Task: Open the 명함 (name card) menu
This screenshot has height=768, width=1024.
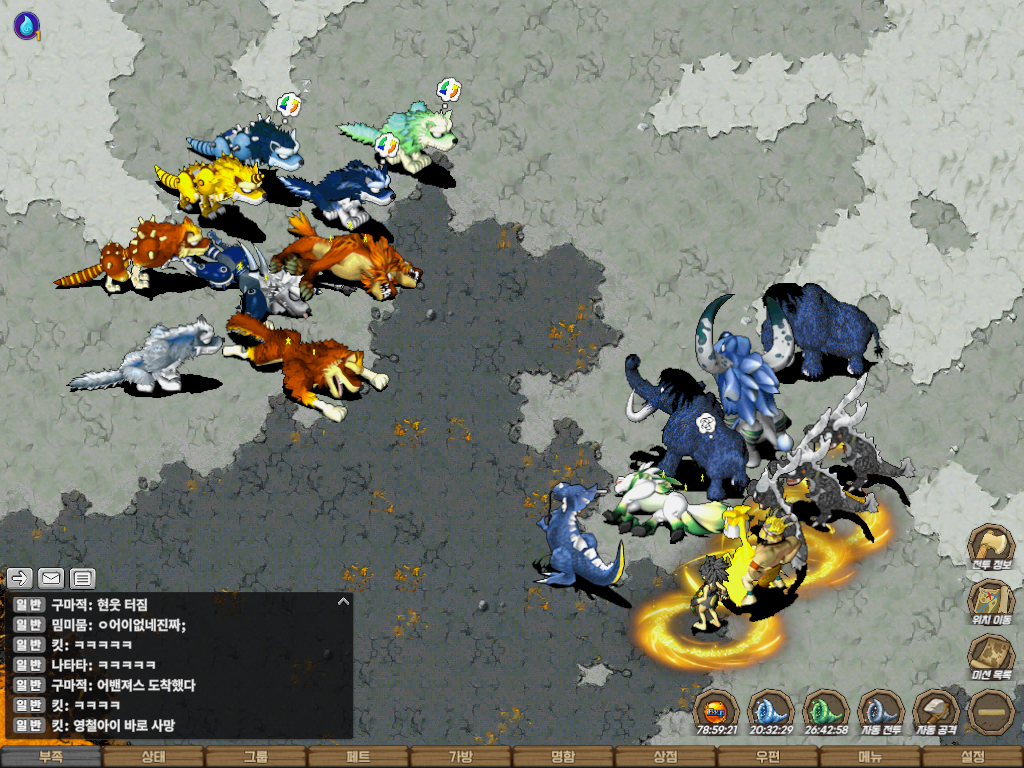Action: coord(563,757)
